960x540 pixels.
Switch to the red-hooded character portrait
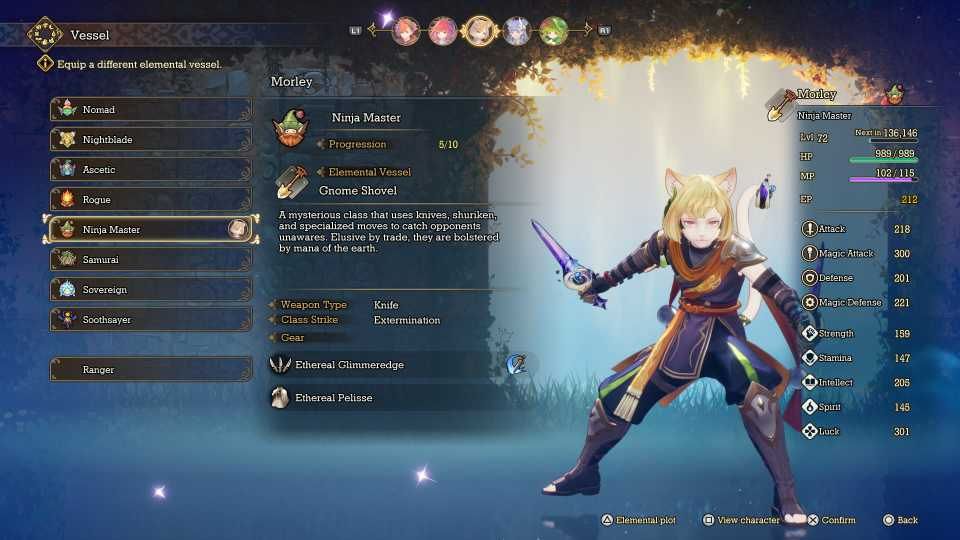[443, 30]
